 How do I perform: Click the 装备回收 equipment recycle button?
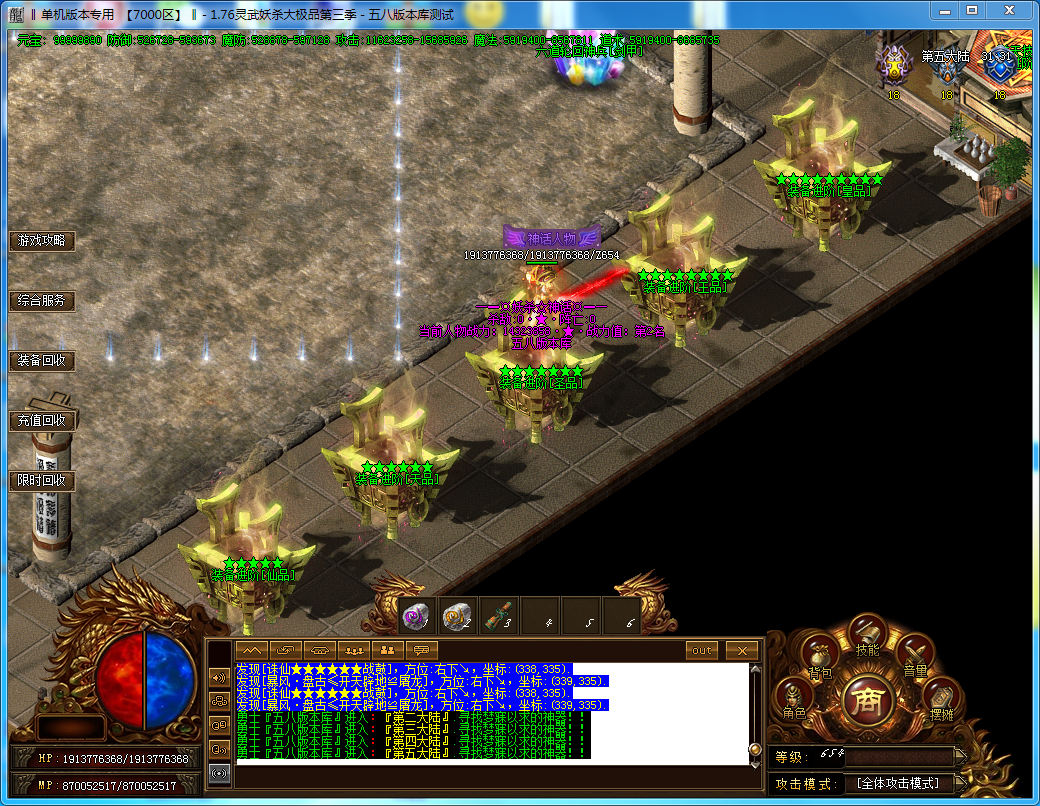click(42, 360)
